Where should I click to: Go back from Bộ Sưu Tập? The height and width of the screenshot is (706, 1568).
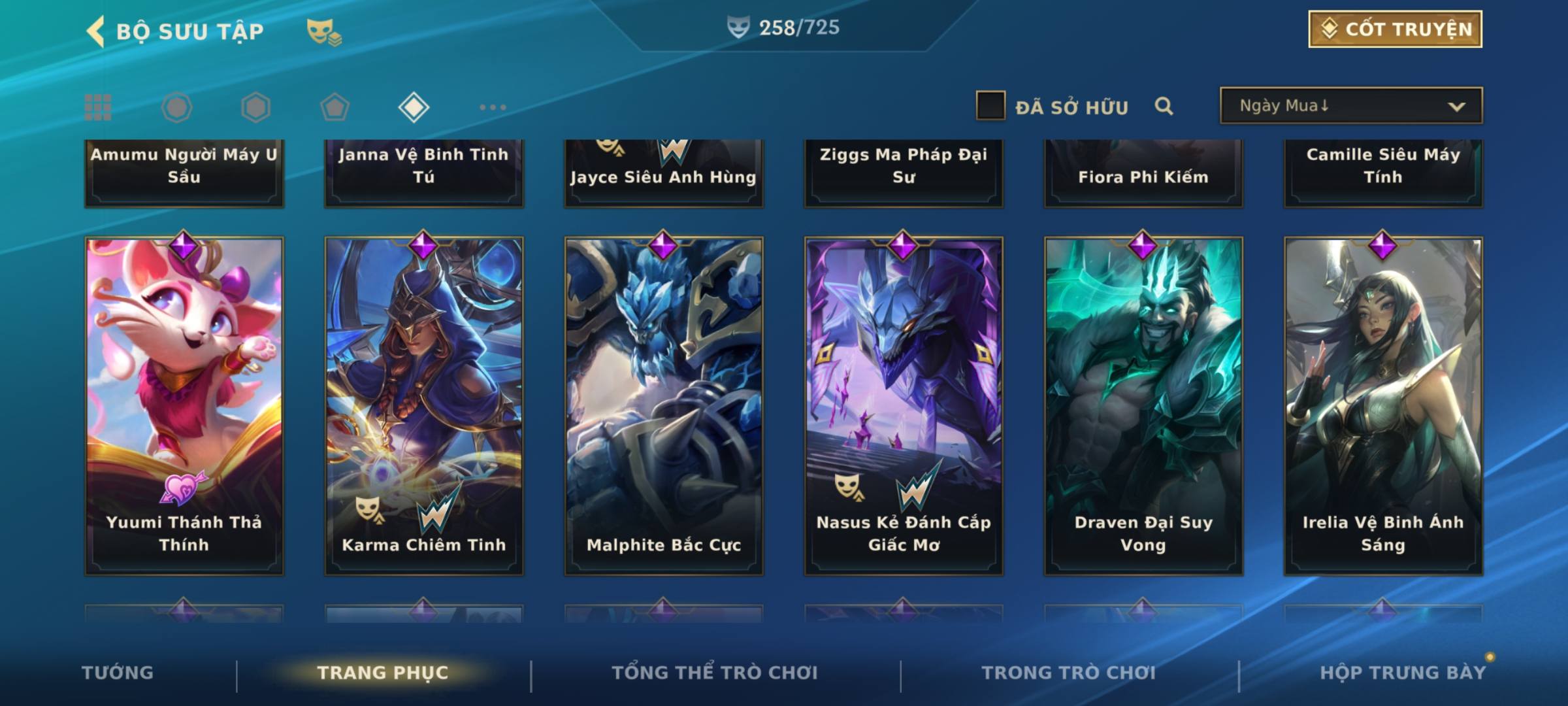point(97,31)
